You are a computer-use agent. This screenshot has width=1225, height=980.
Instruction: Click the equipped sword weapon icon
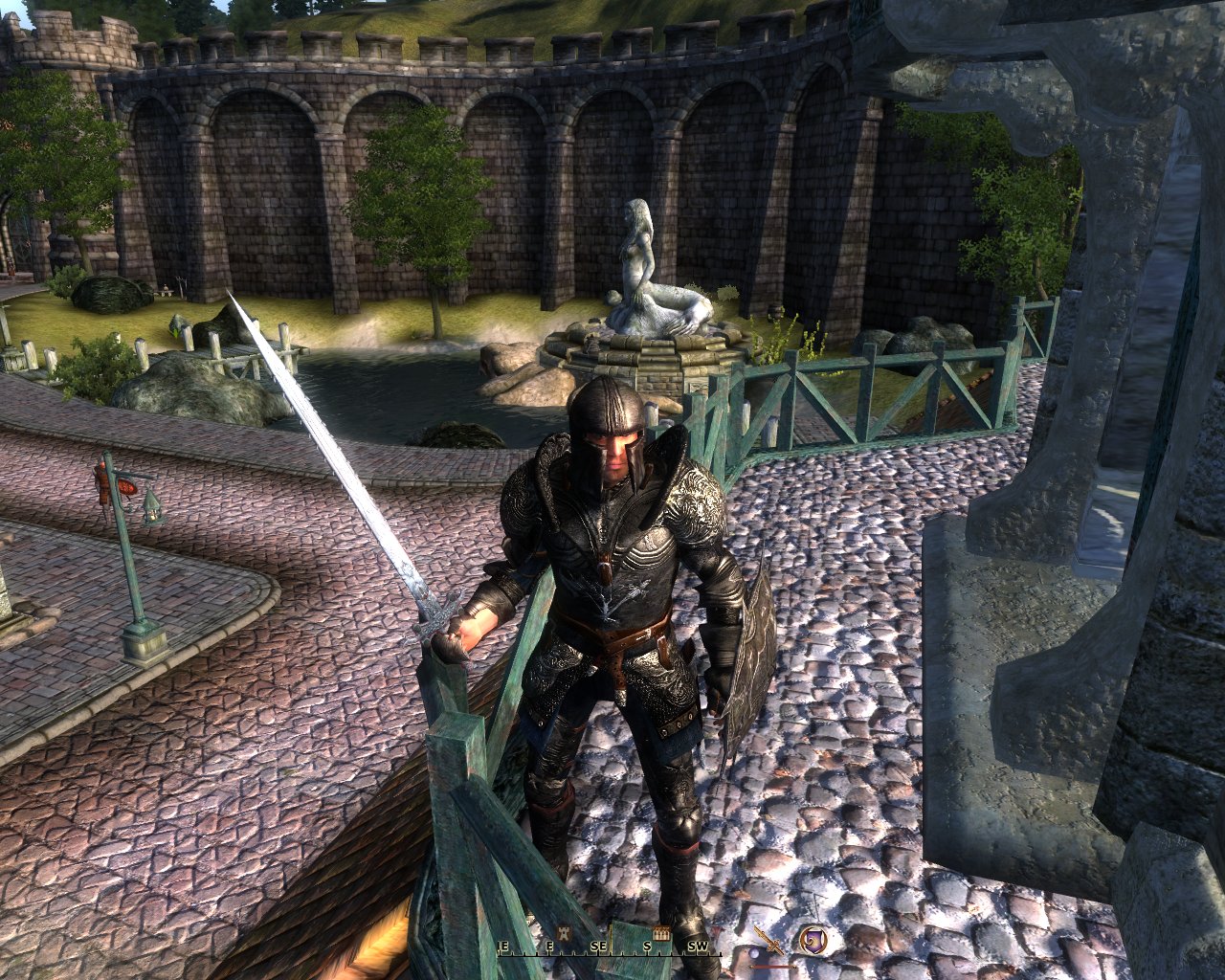768,942
